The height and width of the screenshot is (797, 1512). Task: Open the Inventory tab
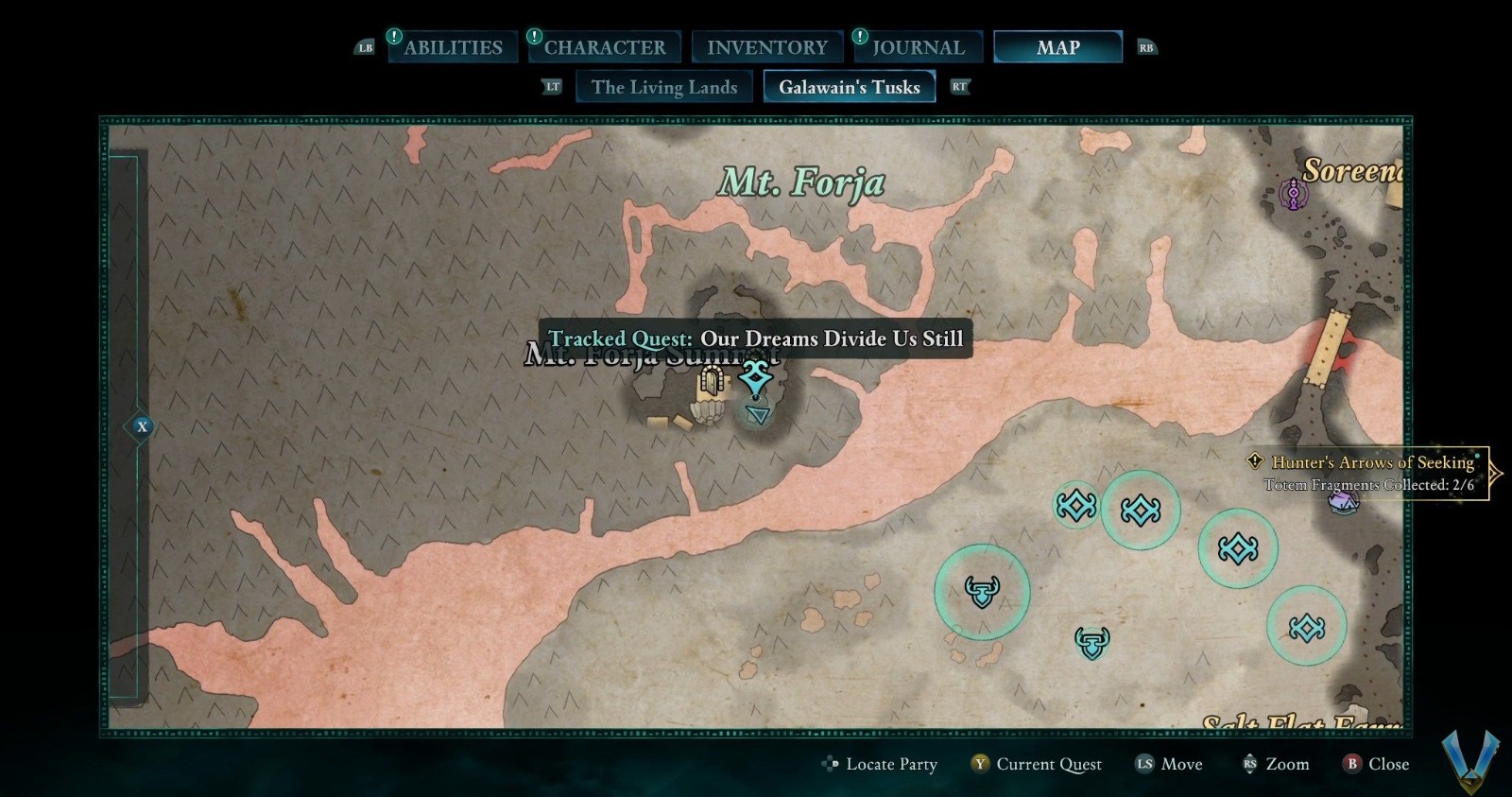pyautogui.click(x=766, y=47)
